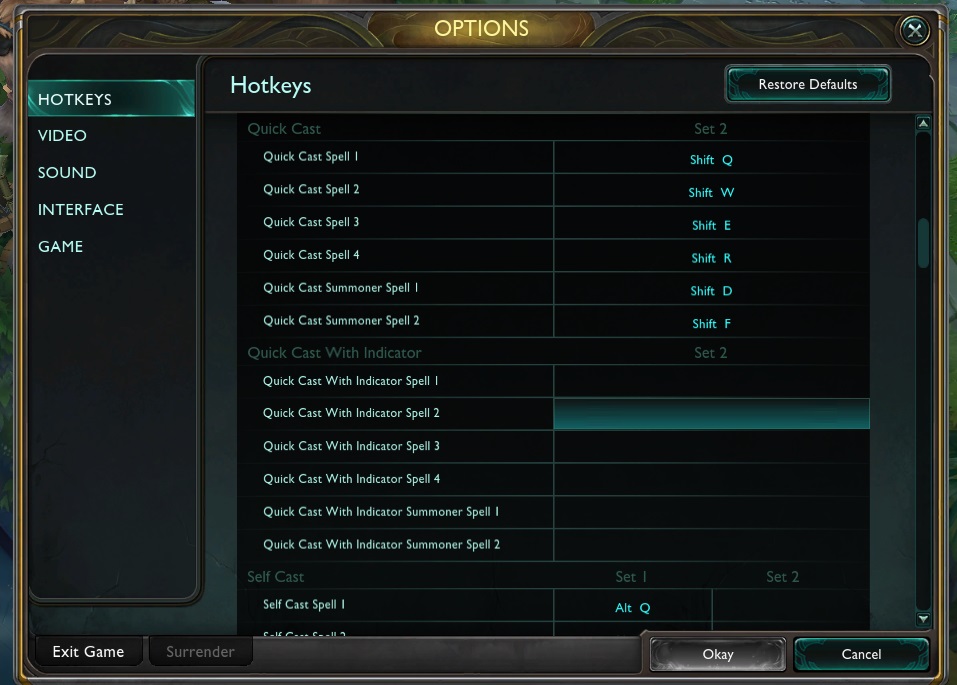Screen dimensions: 957x685
Task: Edit Quick Cast Summoner Spell 1 Shift D binding
Action: point(711,291)
